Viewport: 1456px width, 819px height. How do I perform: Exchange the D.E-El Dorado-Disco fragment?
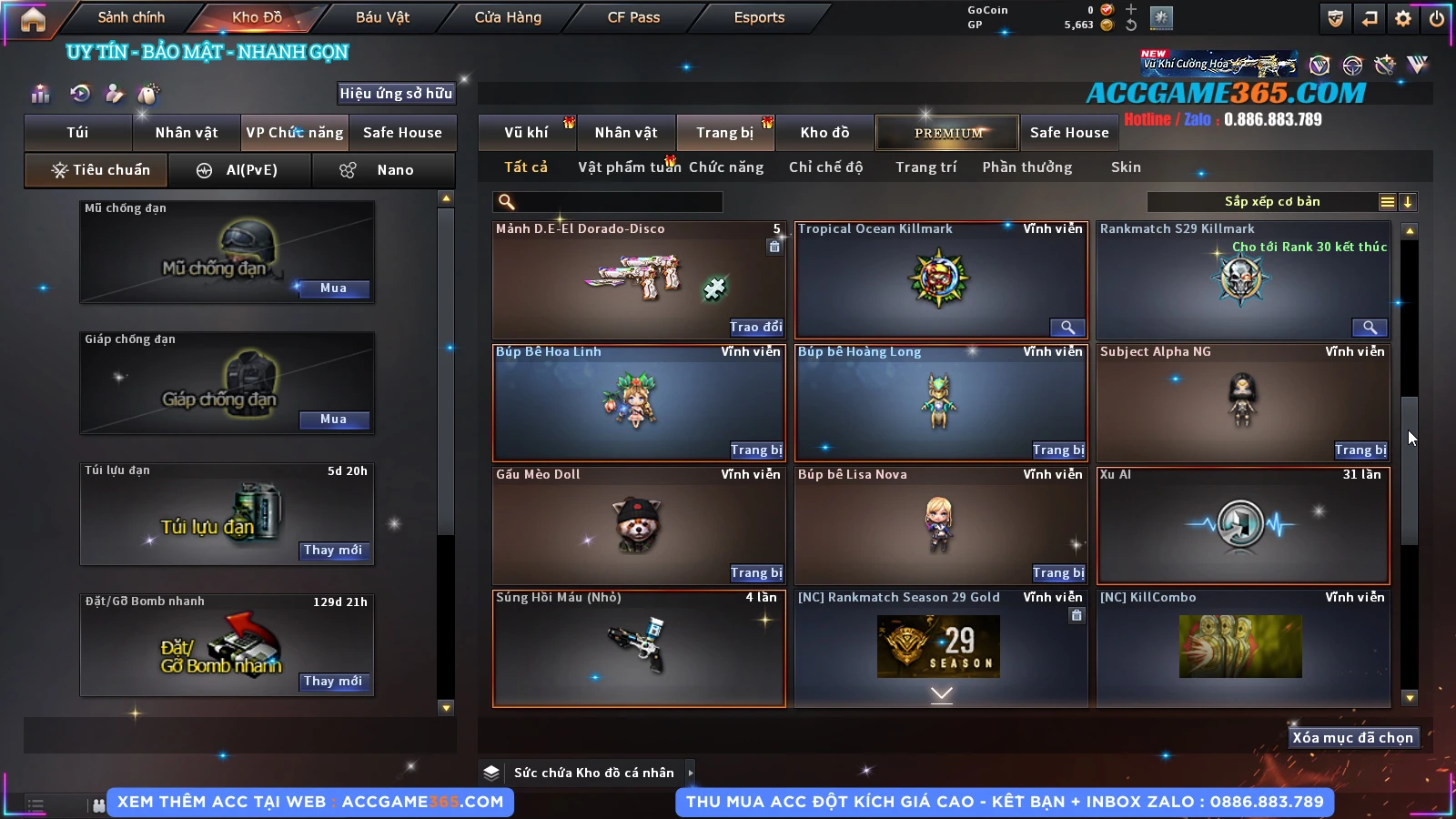pyautogui.click(x=755, y=328)
